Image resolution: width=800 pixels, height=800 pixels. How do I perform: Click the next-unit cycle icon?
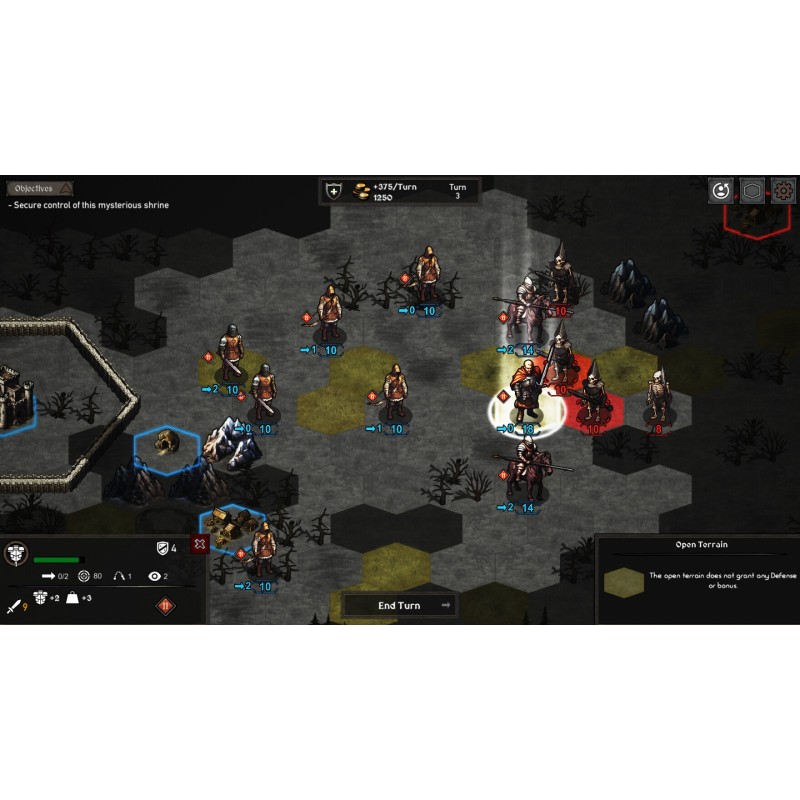click(x=720, y=190)
